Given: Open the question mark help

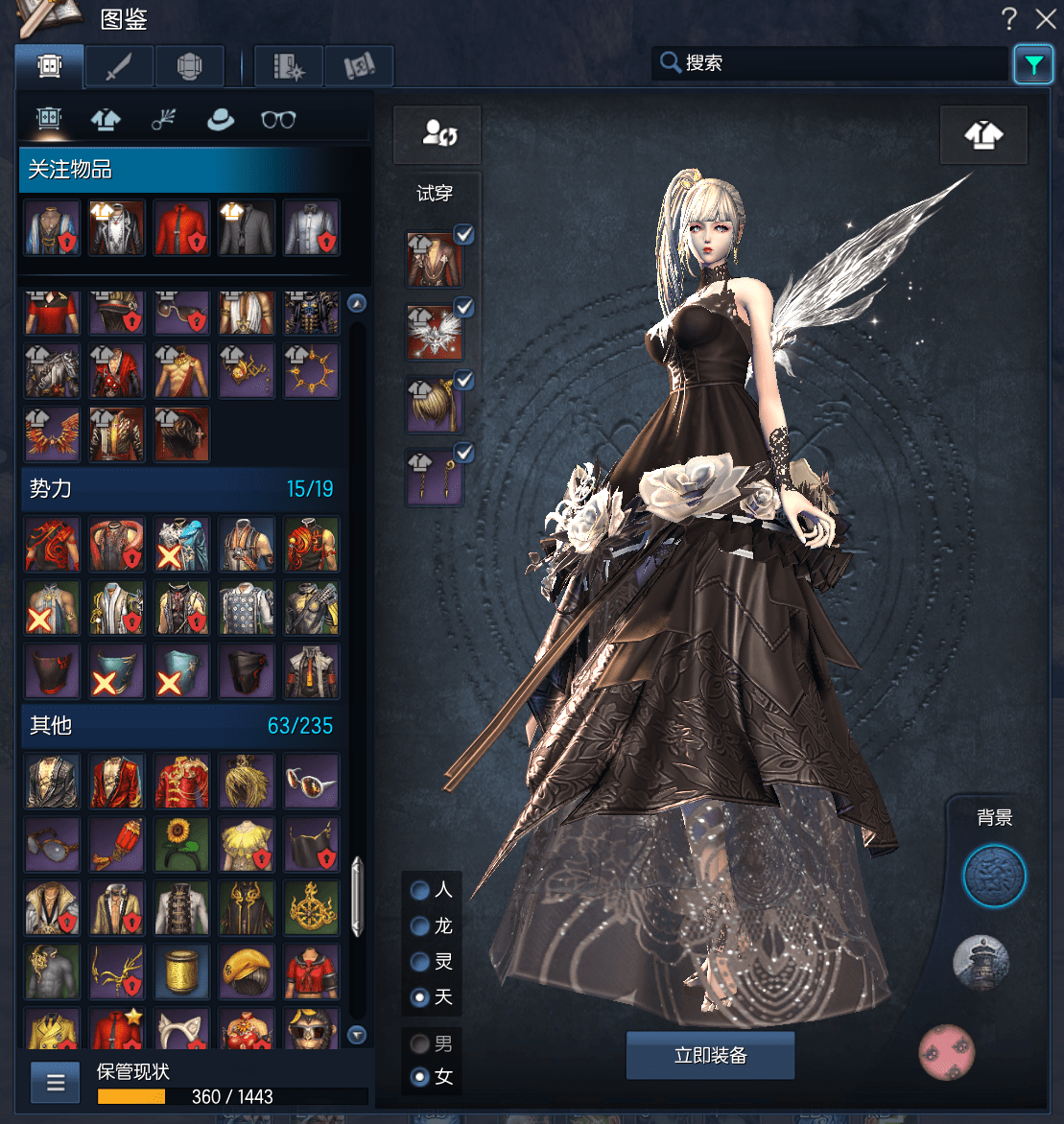Looking at the screenshot, I should point(1009,18).
